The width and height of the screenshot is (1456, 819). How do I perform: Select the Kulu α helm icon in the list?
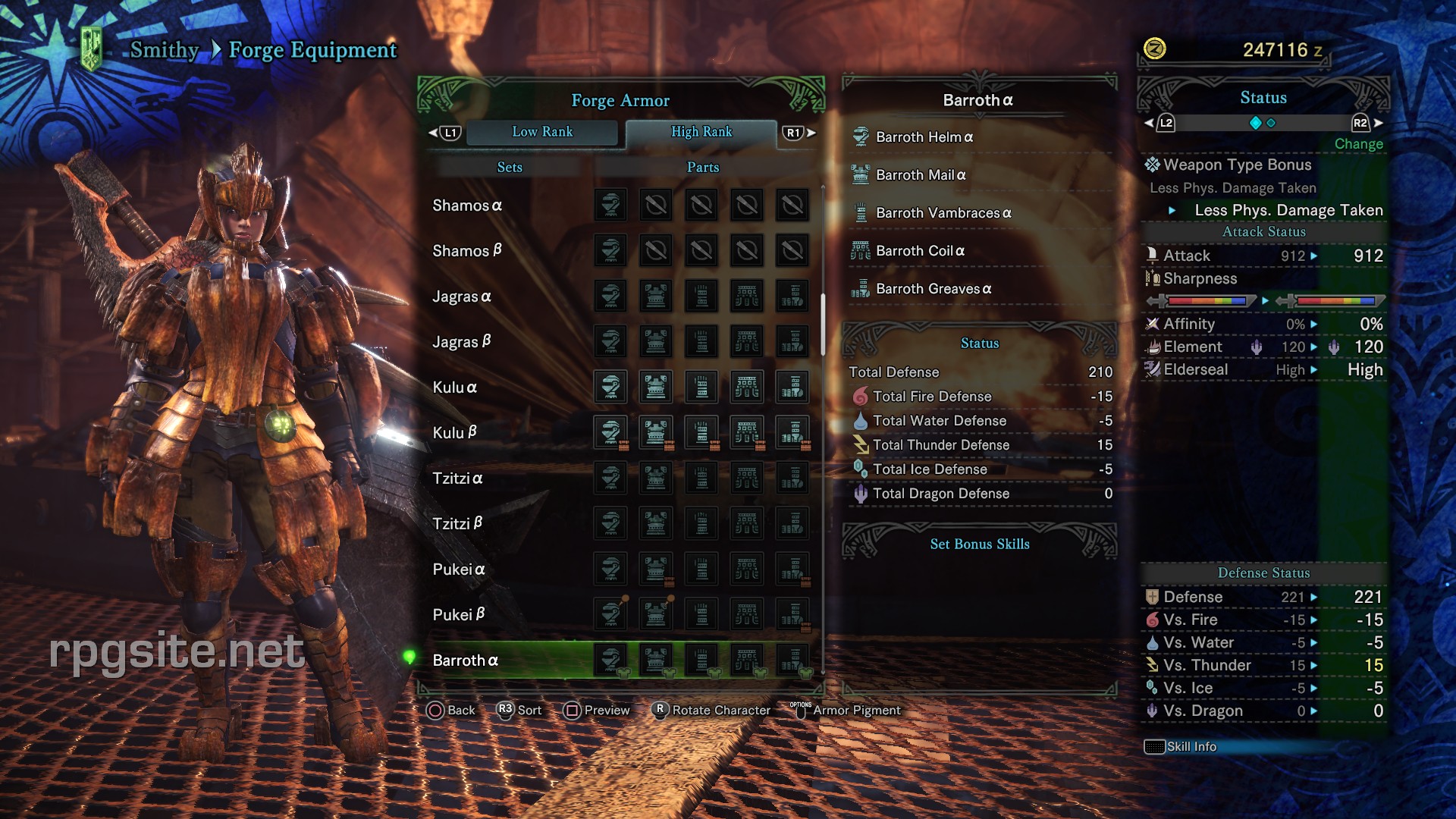(x=611, y=387)
